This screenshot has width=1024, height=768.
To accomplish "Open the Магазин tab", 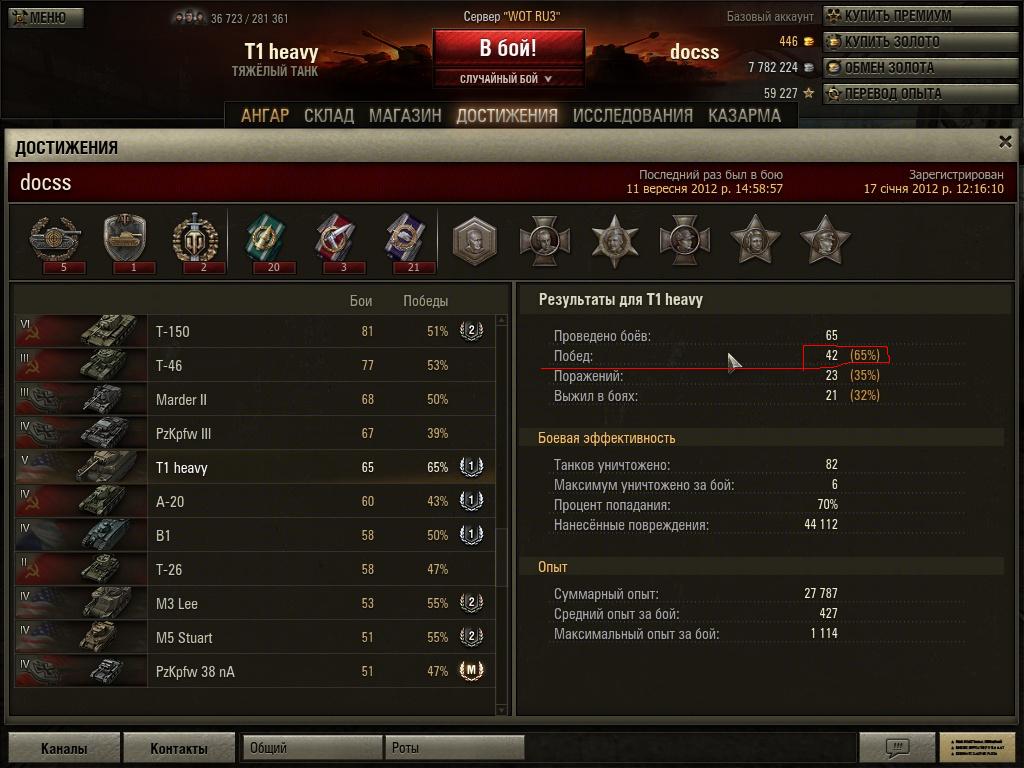I will 405,116.
